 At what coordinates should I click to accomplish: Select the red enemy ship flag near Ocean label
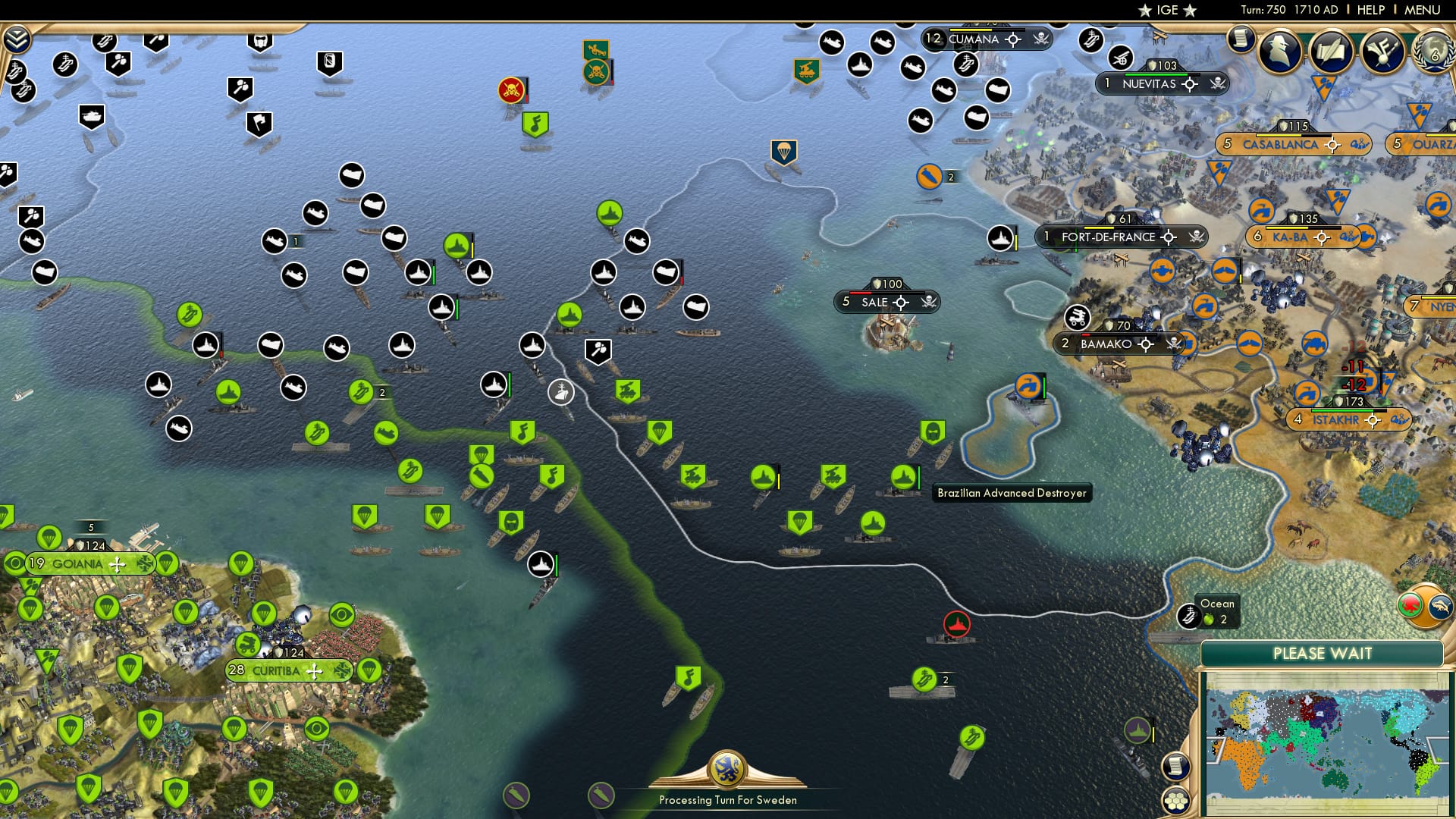pyautogui.click(x=955, y=624)
